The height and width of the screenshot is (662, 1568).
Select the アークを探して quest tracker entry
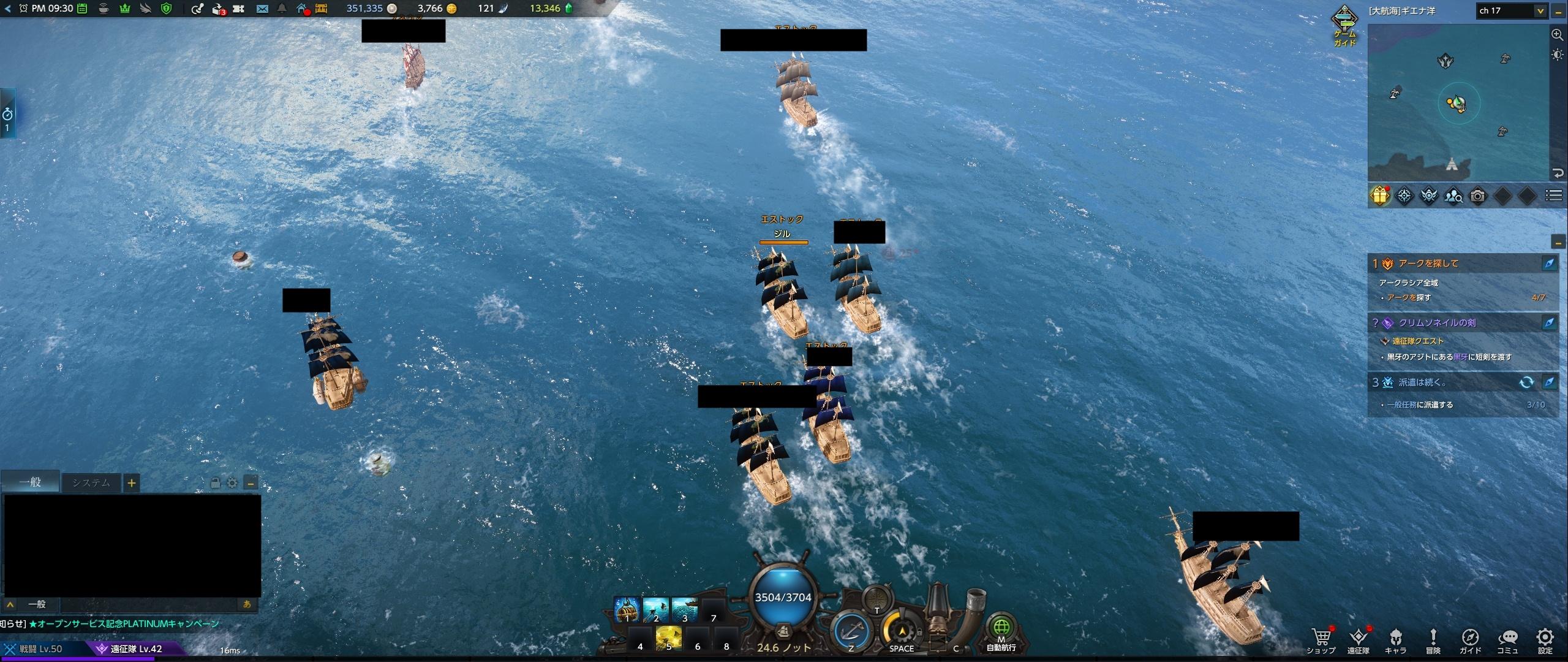point(1458,264)
